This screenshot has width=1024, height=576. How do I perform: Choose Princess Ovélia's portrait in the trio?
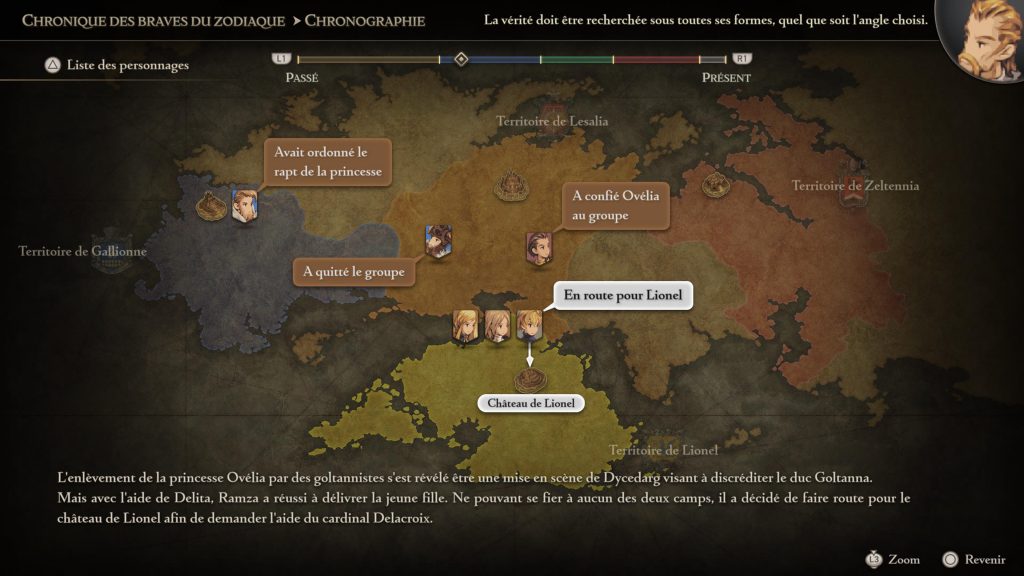click(x=497, y=326)
